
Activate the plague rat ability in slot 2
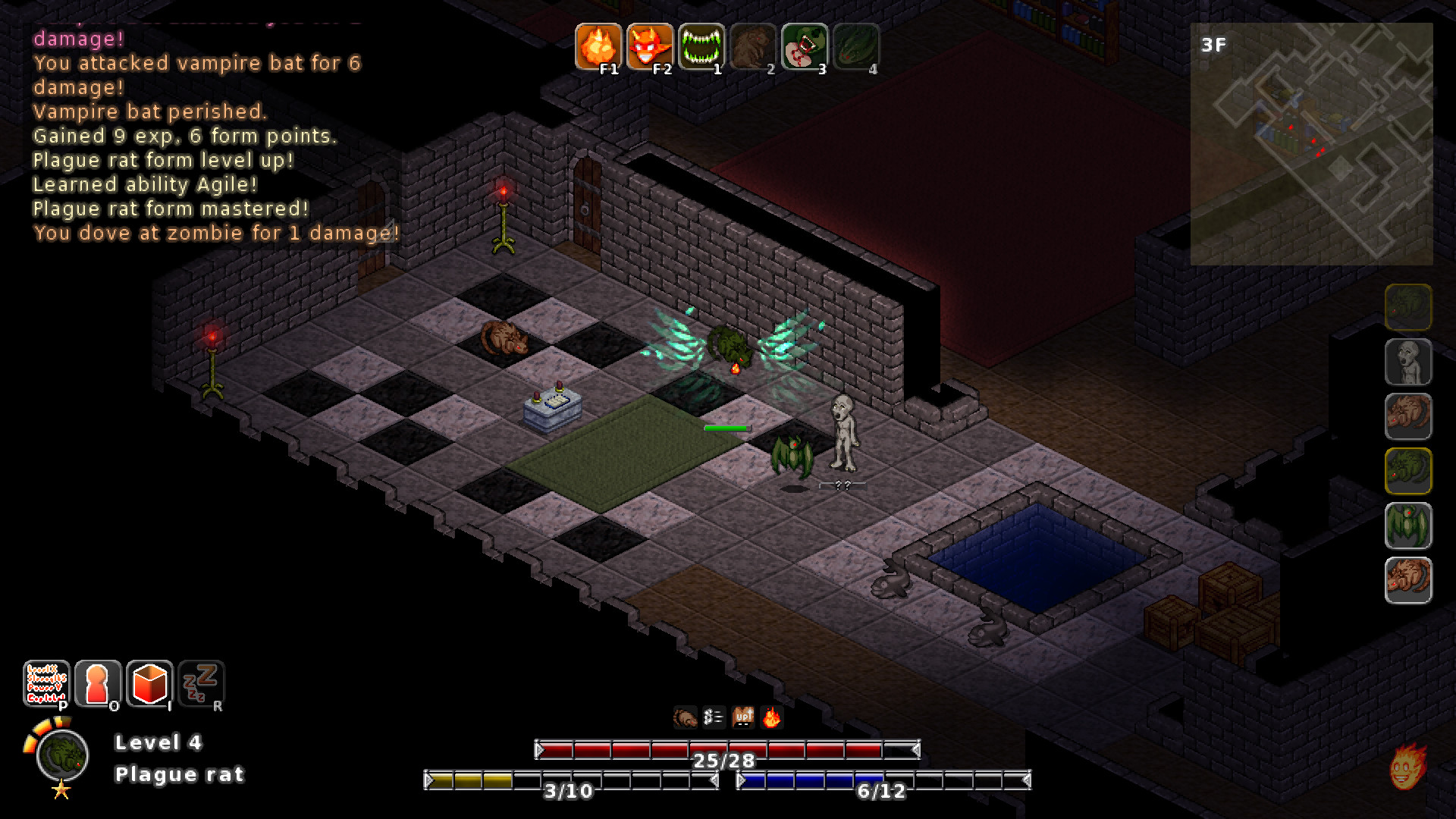tap(753, 45)
